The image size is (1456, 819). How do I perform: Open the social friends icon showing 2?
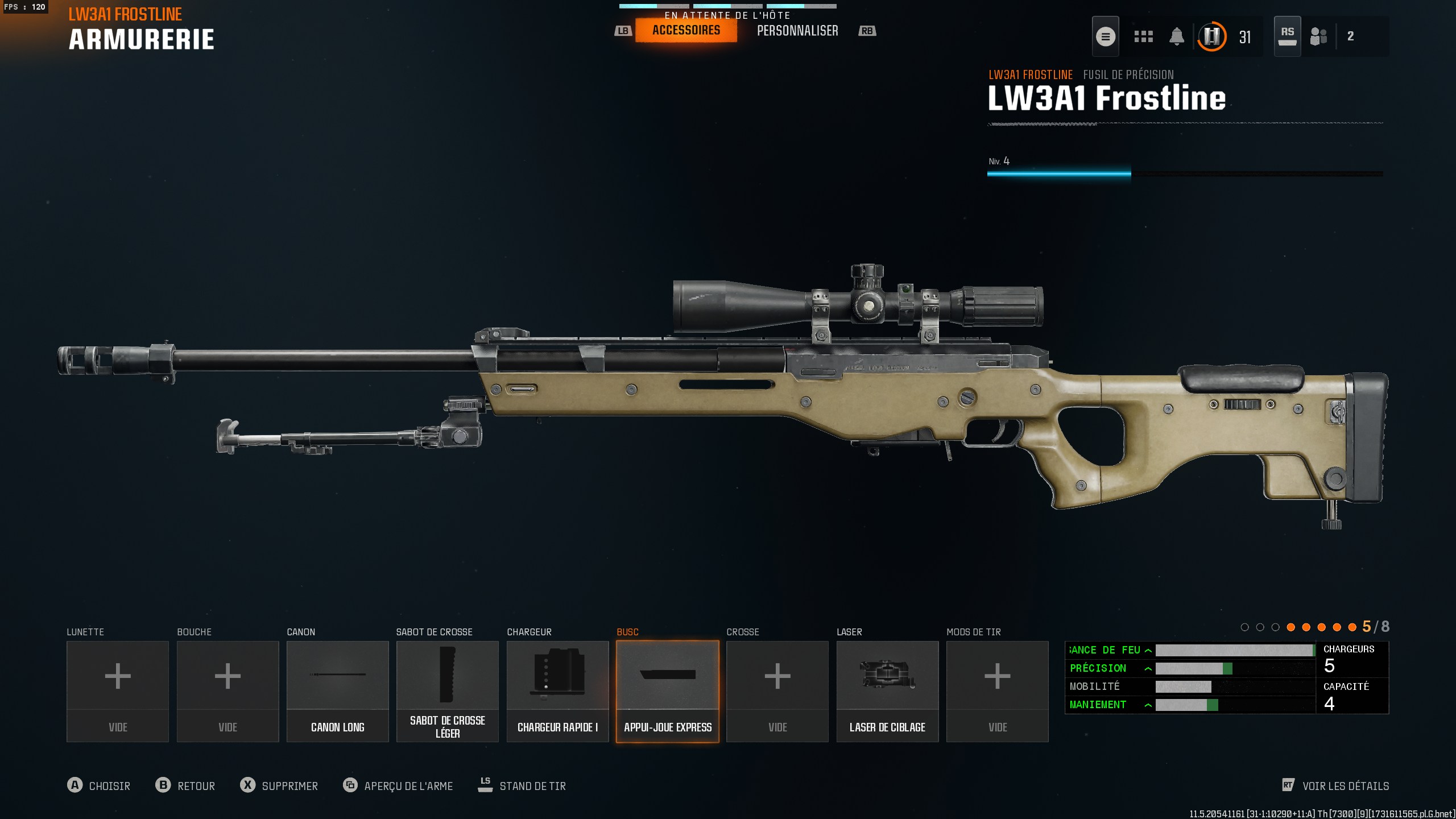(x=1318, y=36)
